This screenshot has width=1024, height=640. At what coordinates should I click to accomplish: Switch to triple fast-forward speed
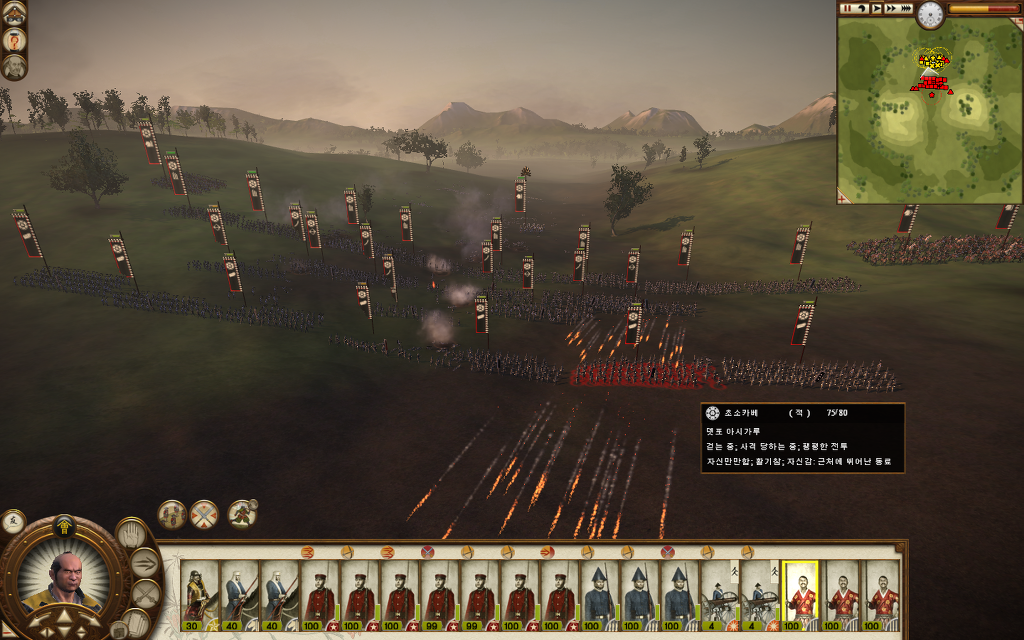click(906, 8)
